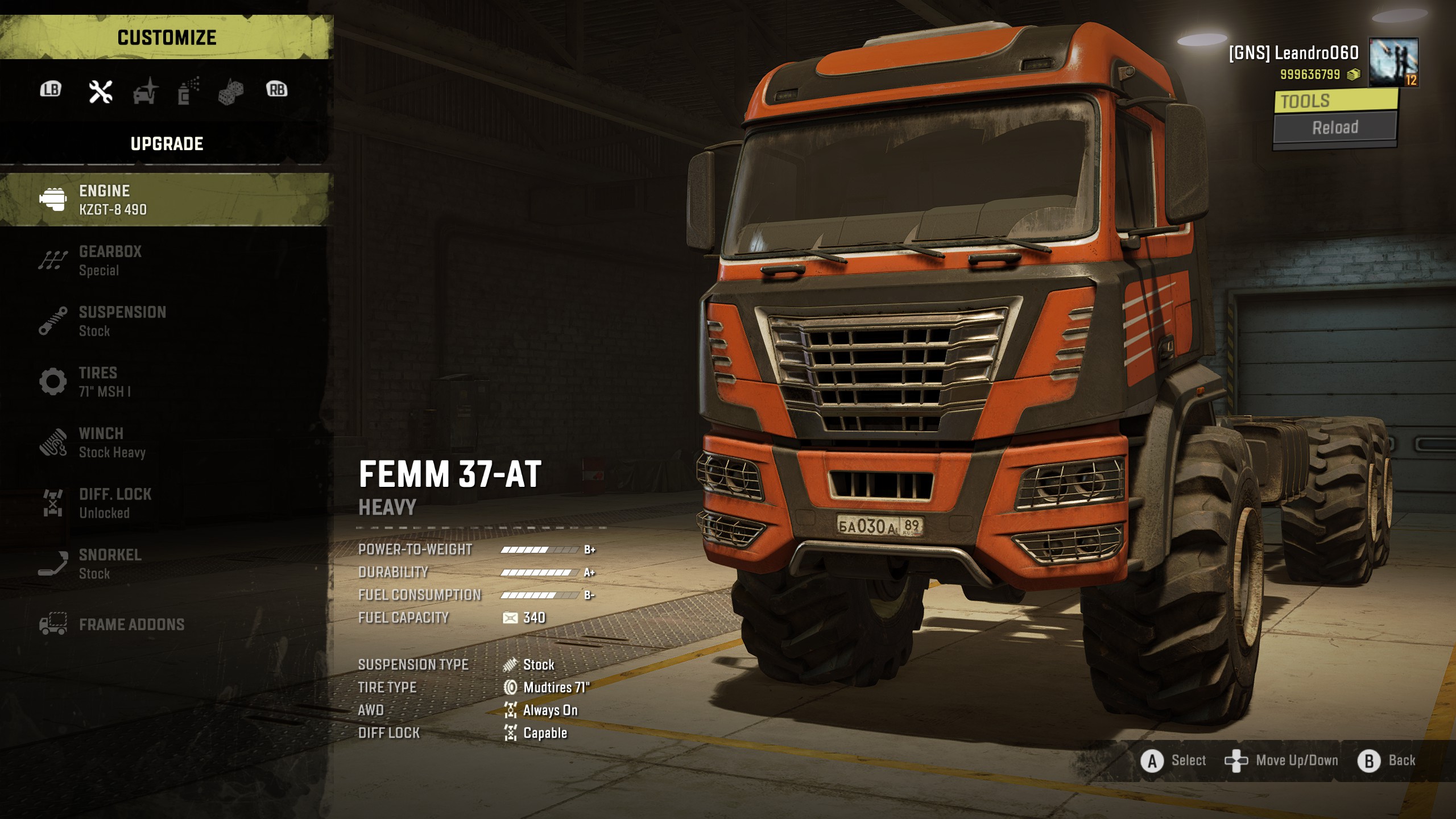Select the Engine KZGT-8 490 upgrade
Viewport: 1456px width, 819px height.
[x=165, y=200]
